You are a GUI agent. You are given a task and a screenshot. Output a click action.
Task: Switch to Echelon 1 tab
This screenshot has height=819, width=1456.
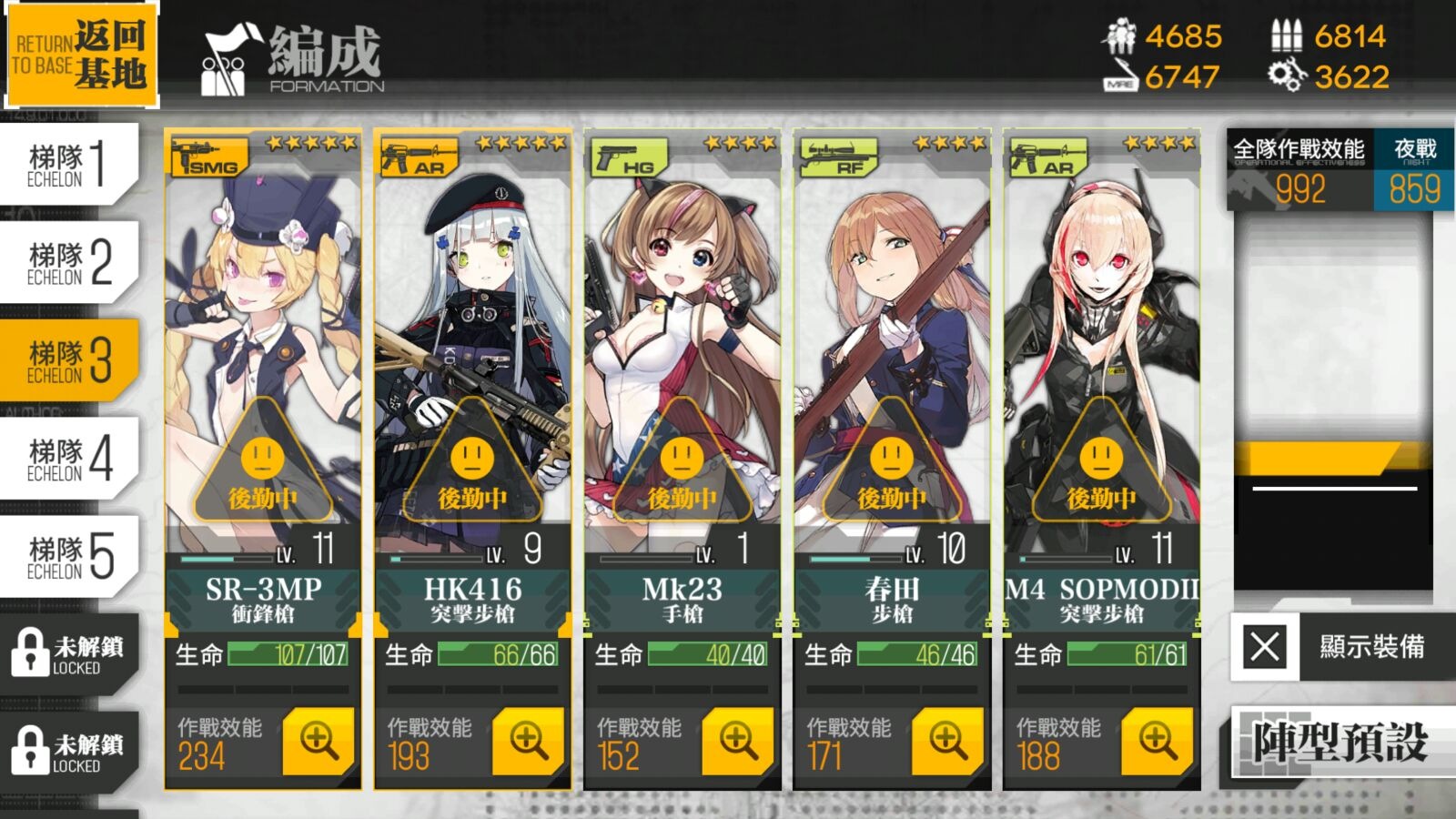point(69,165)
